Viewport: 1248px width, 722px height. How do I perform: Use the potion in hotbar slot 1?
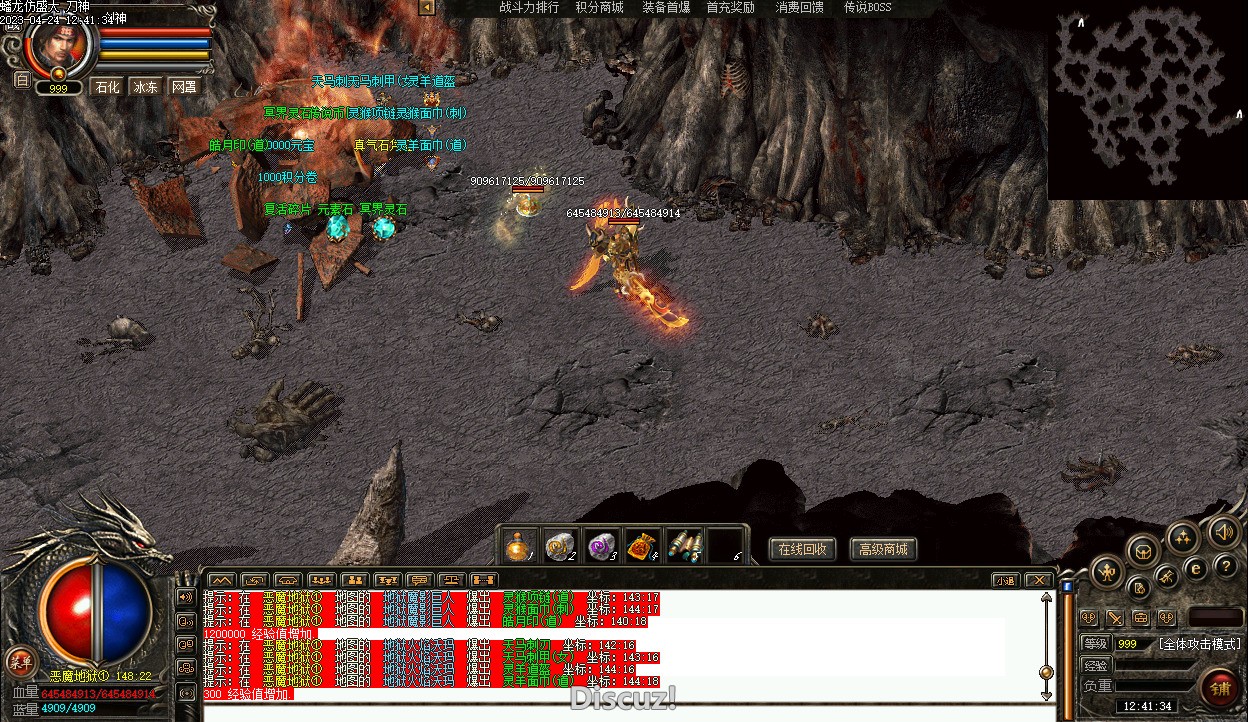coord(518,546)
